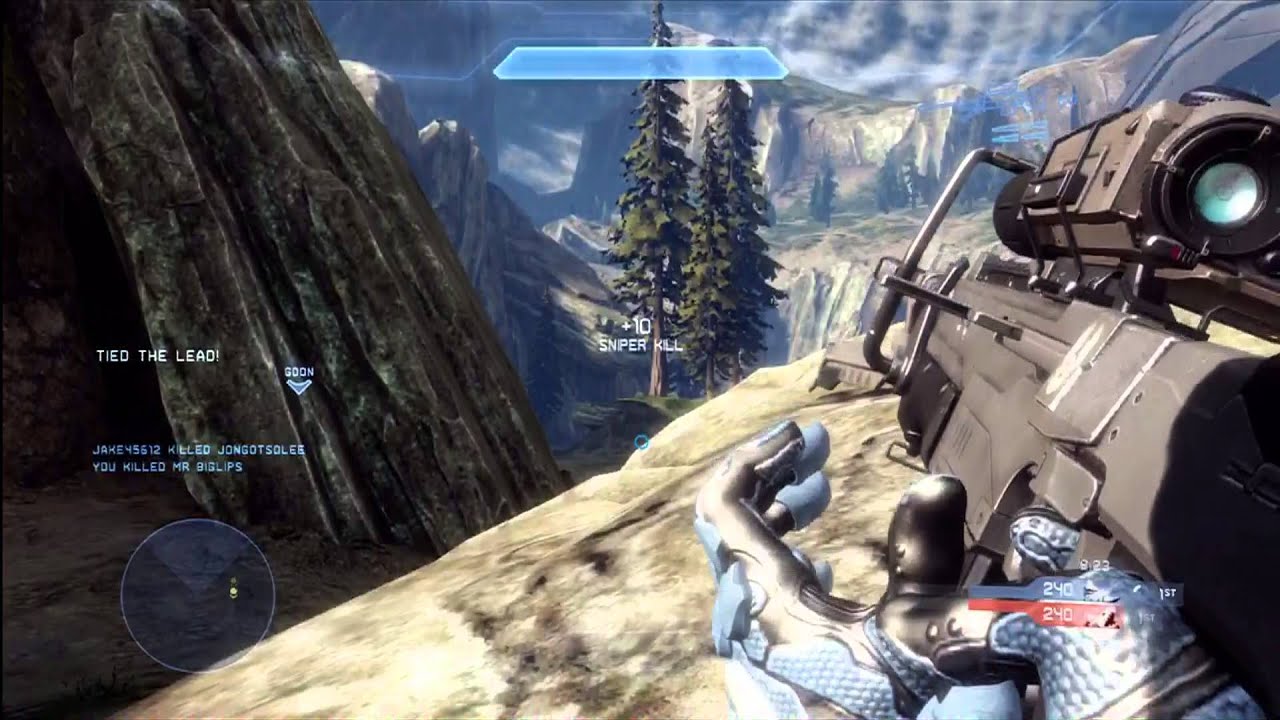Select the You killed Mr Biglips entry
The width and height of the screenshot is (1280, 720).
tap(168, 466)
